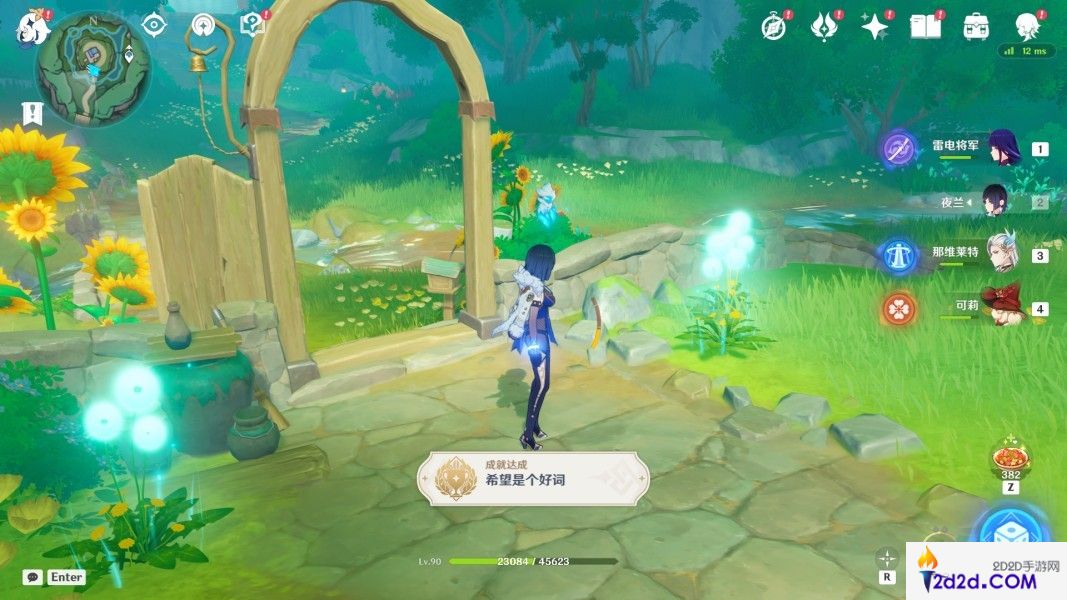The height and width of the screenshot is (600, 1067).
Task: Open the 希望是个好词 achievement notification
Action: (x=533, y=479)
